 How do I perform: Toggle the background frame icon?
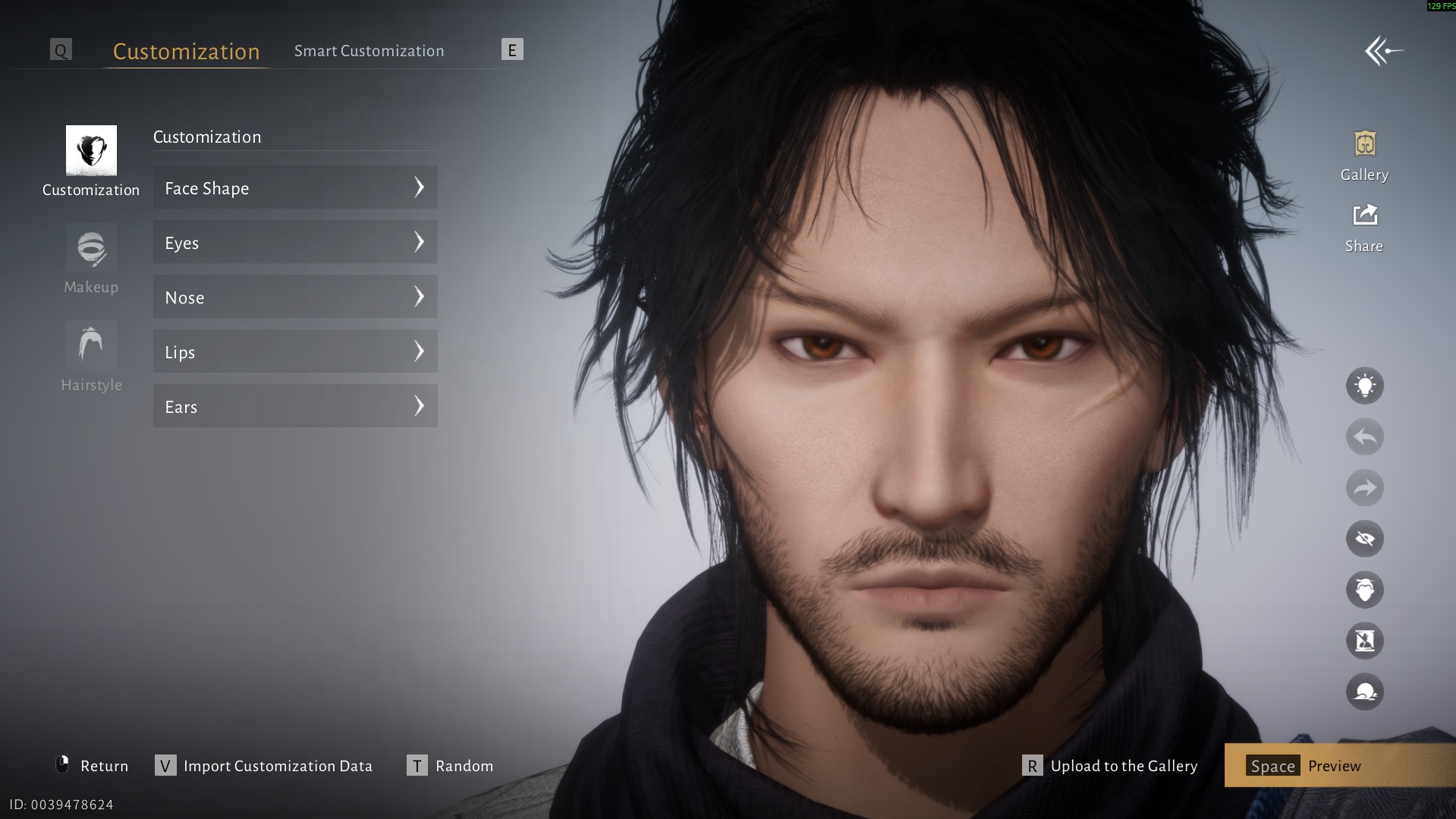pos(1363,640)
